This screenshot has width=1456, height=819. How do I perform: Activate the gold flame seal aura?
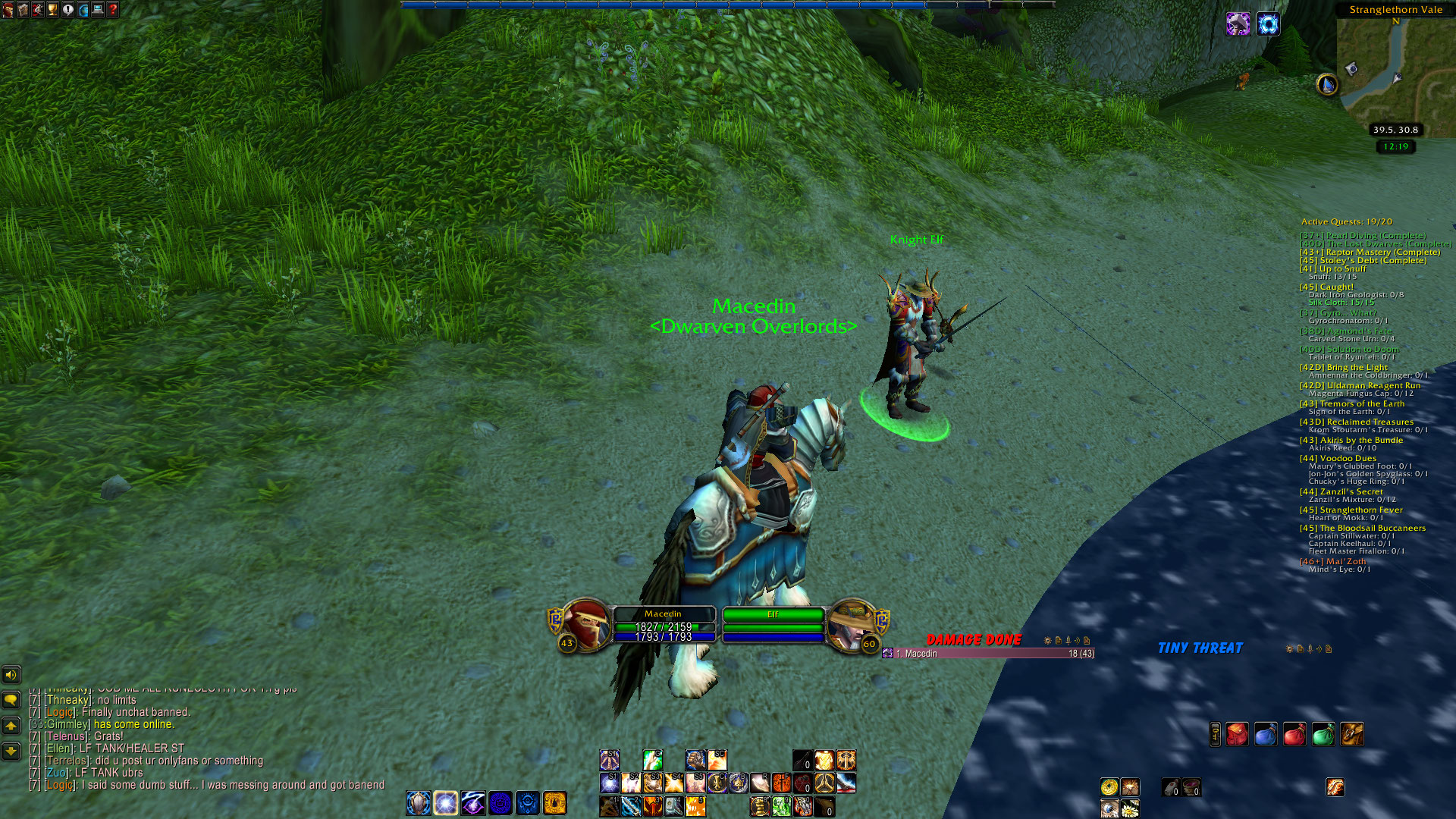[554, 802]
